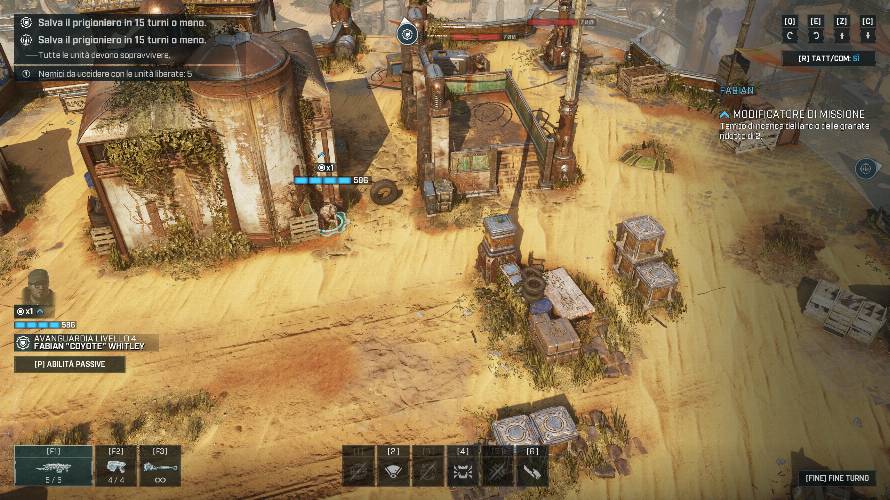Screen dimensions: 890x500
Task: Select the primary rifle weapon slot with 5/5 ammo
Action: (53, 466)
